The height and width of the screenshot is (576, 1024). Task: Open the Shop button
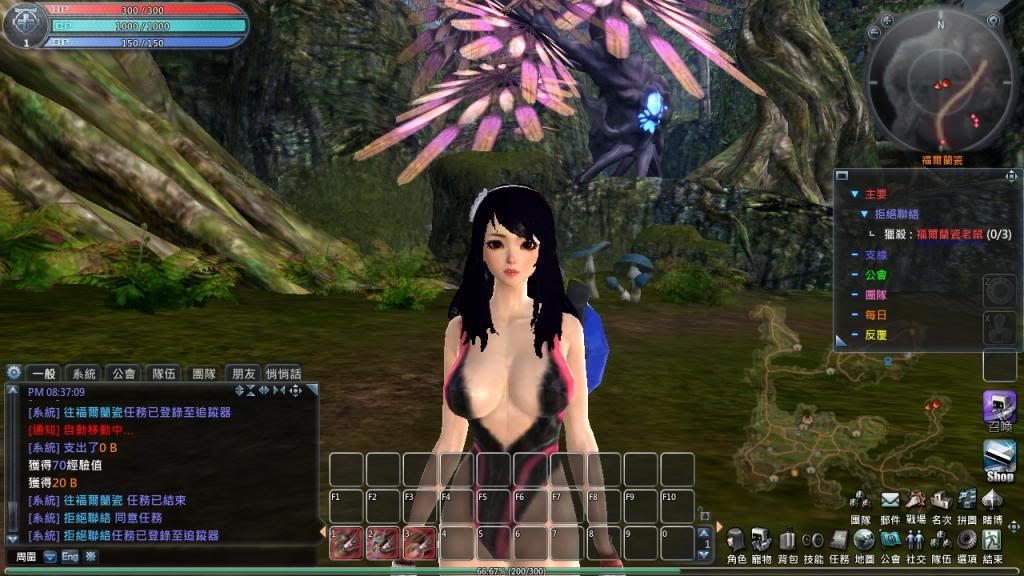pos(1000,460)
